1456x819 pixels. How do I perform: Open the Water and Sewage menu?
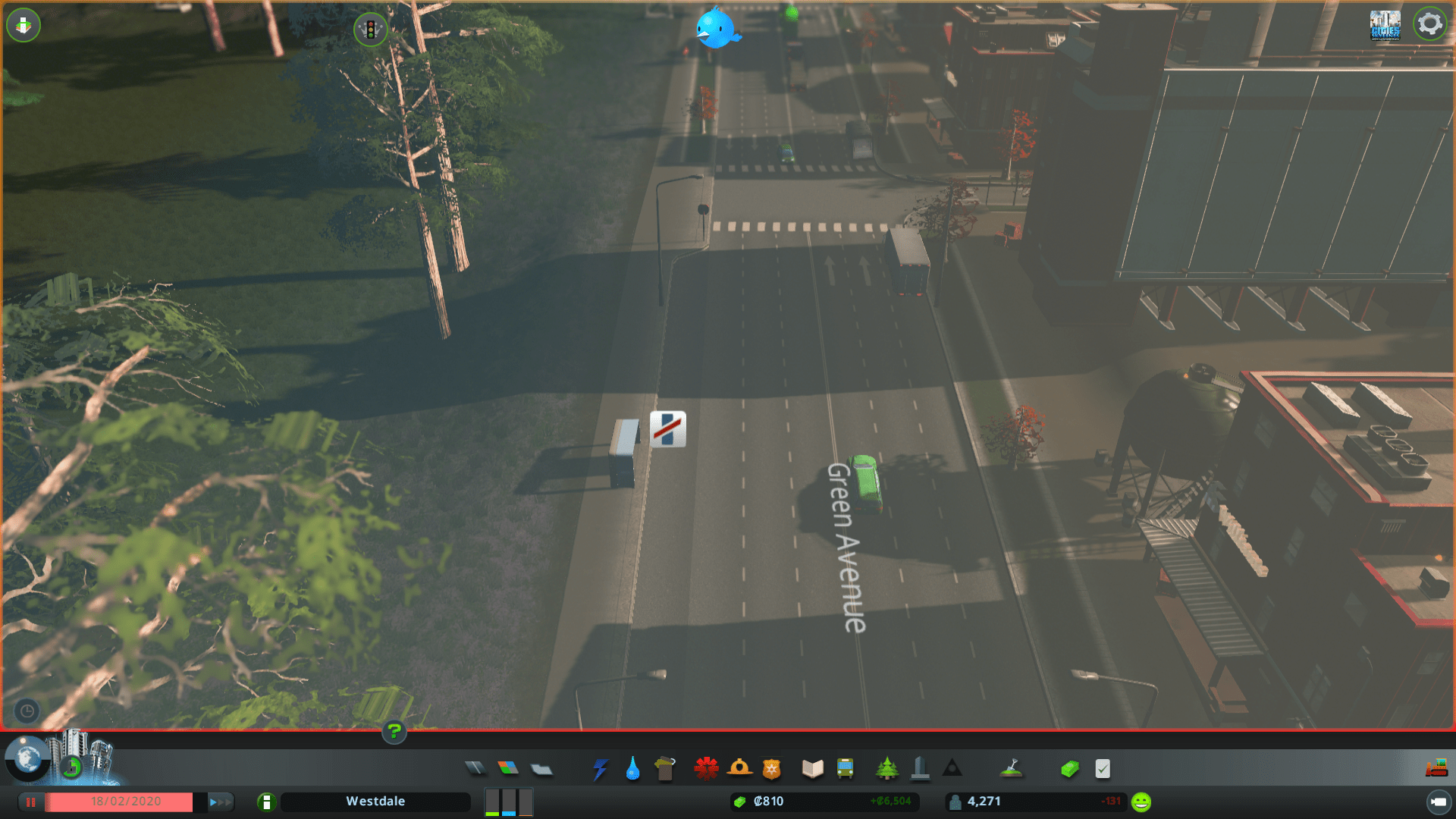click(633, 768)
